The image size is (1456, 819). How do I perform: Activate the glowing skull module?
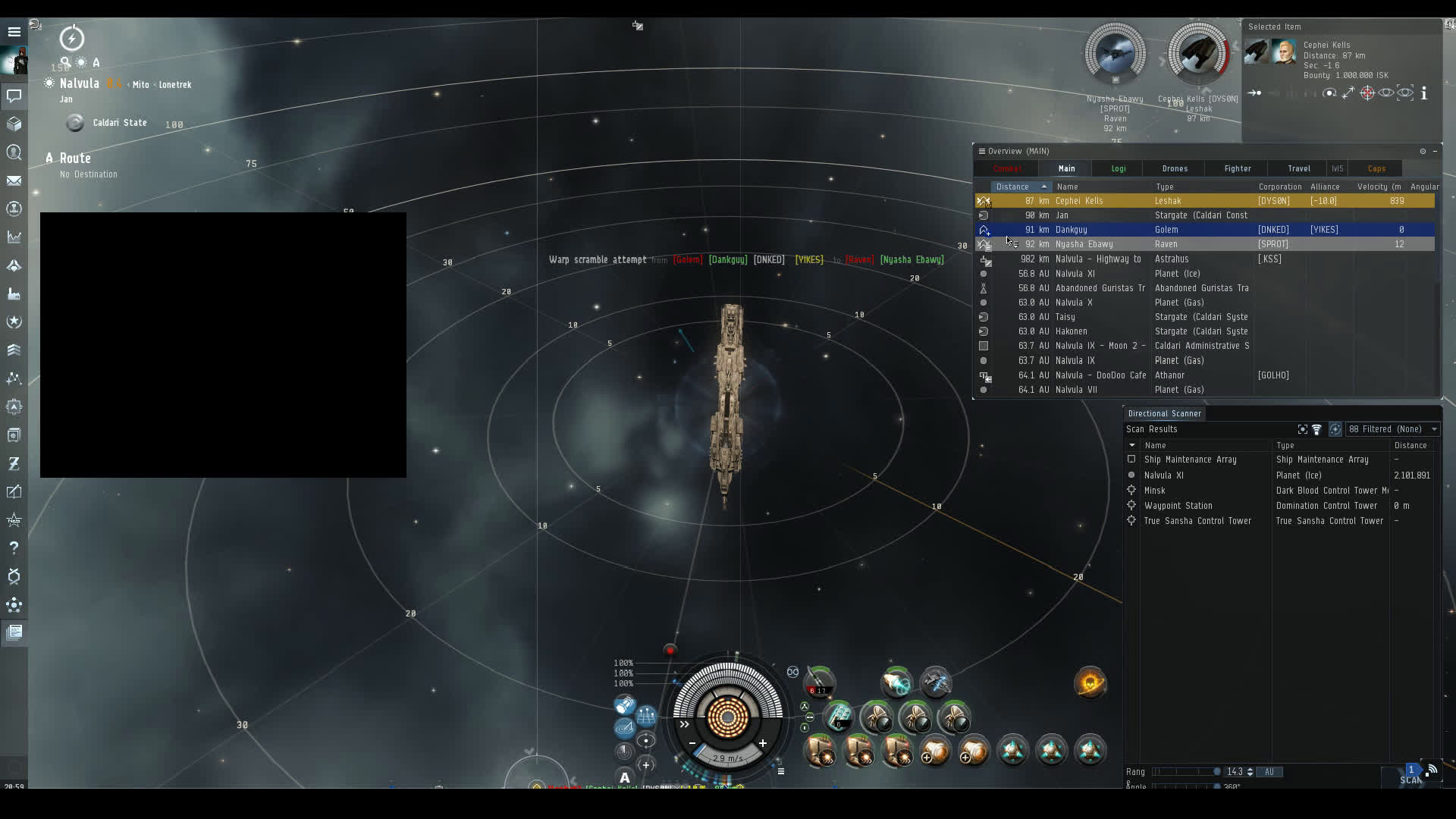[x=1090, y=683]
